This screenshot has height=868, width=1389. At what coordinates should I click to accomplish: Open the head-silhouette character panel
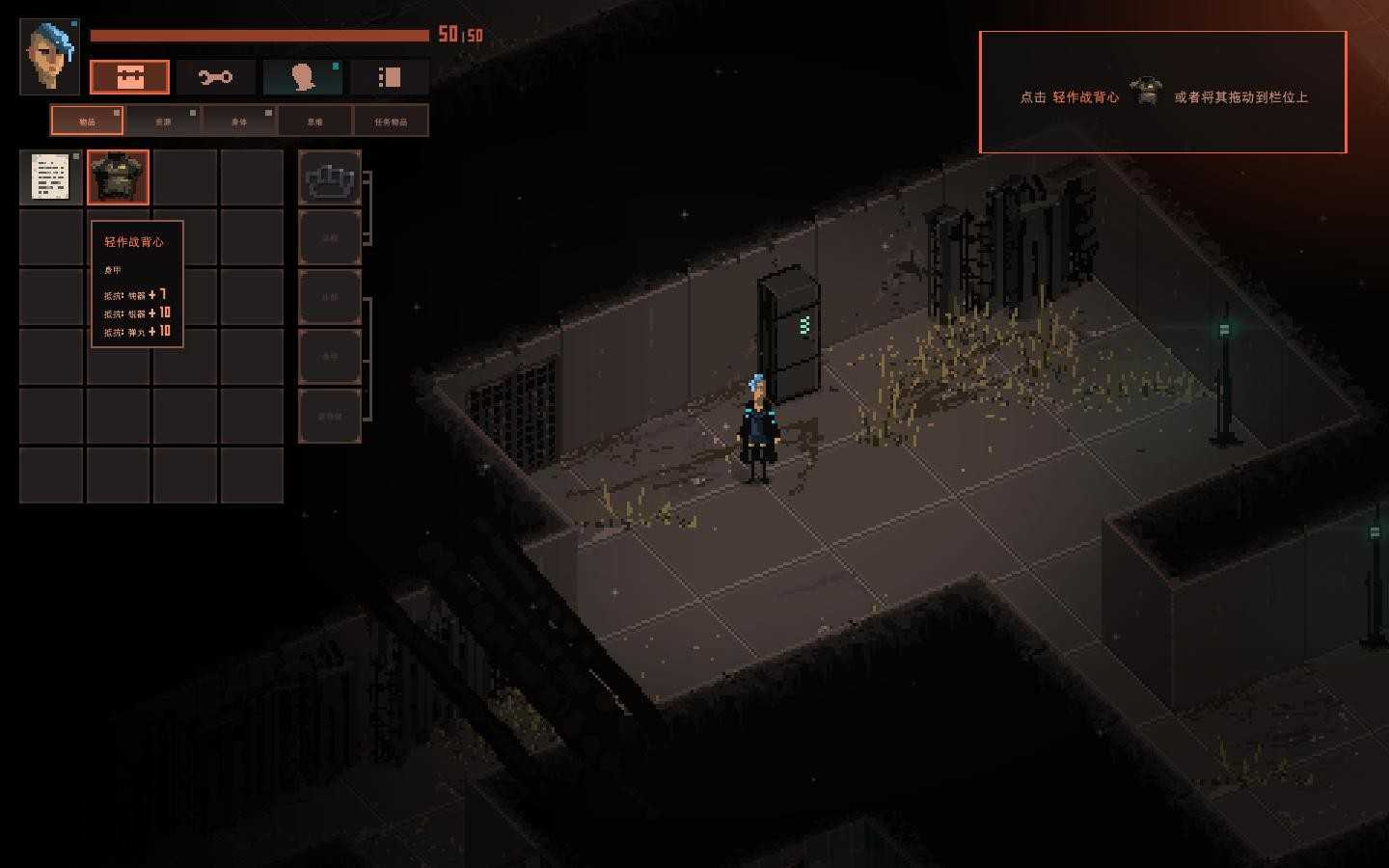coord(303,77)
